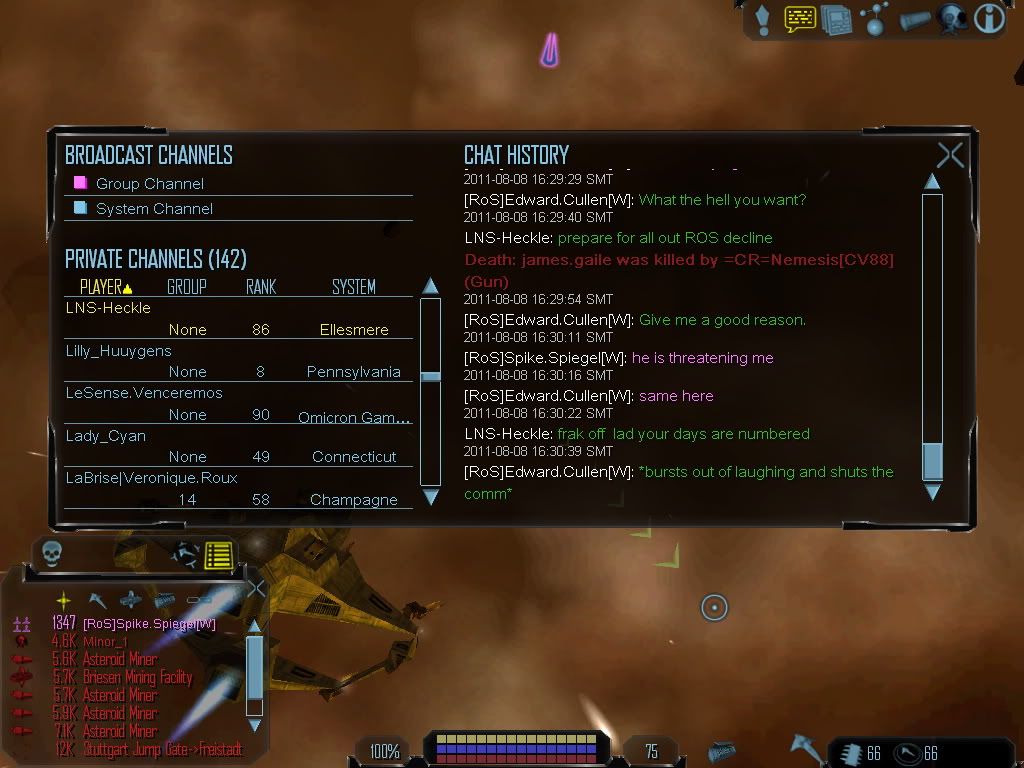Close the contact list panel
The height and width of the screenshot is (768, 1024).
pyautogui.click(x=256, y=588)
